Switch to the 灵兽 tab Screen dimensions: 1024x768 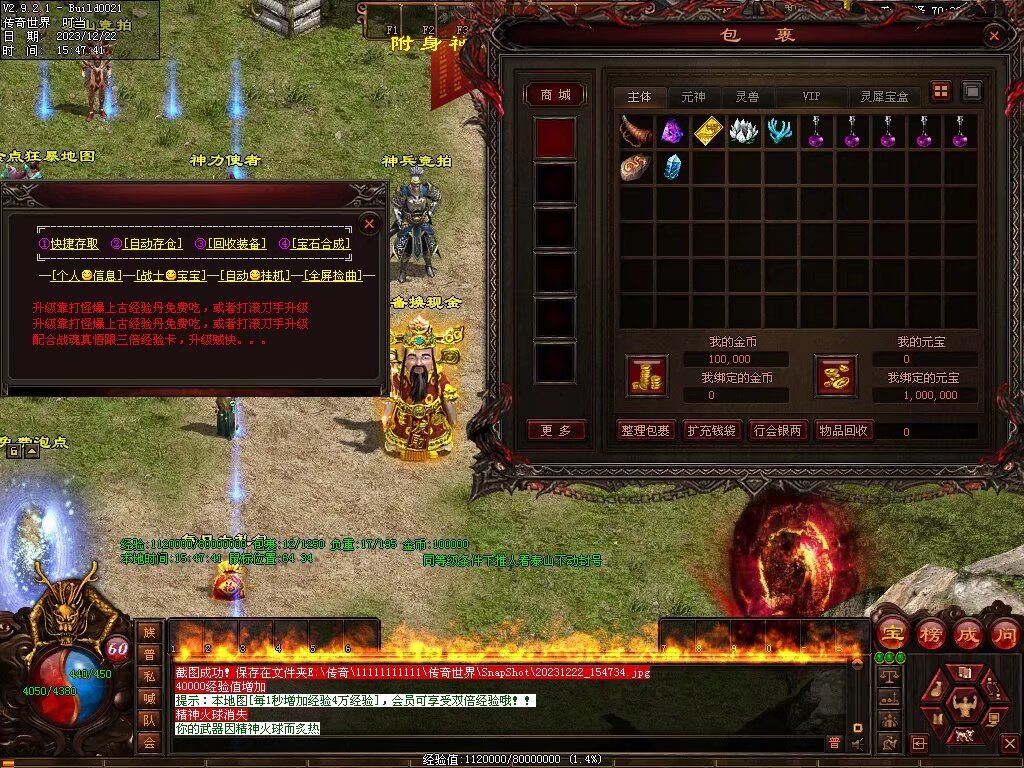tap(747, 97)
